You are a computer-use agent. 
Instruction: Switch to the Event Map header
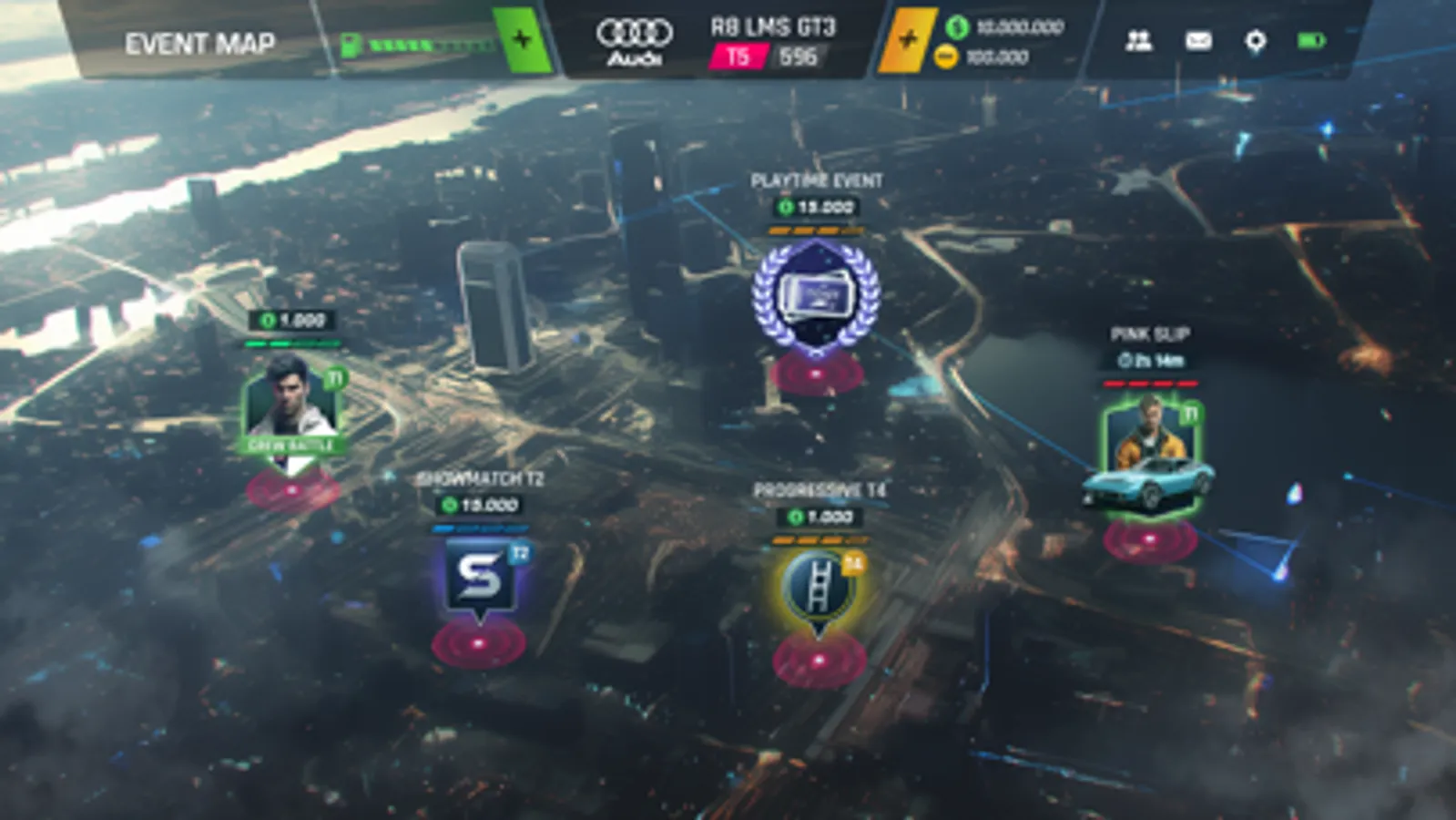pos(201,40)
